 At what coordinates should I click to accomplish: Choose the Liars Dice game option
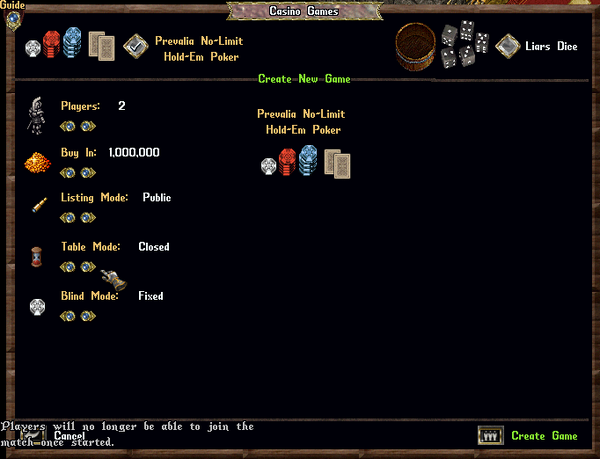pyautogui.click(x=508, y=46)
